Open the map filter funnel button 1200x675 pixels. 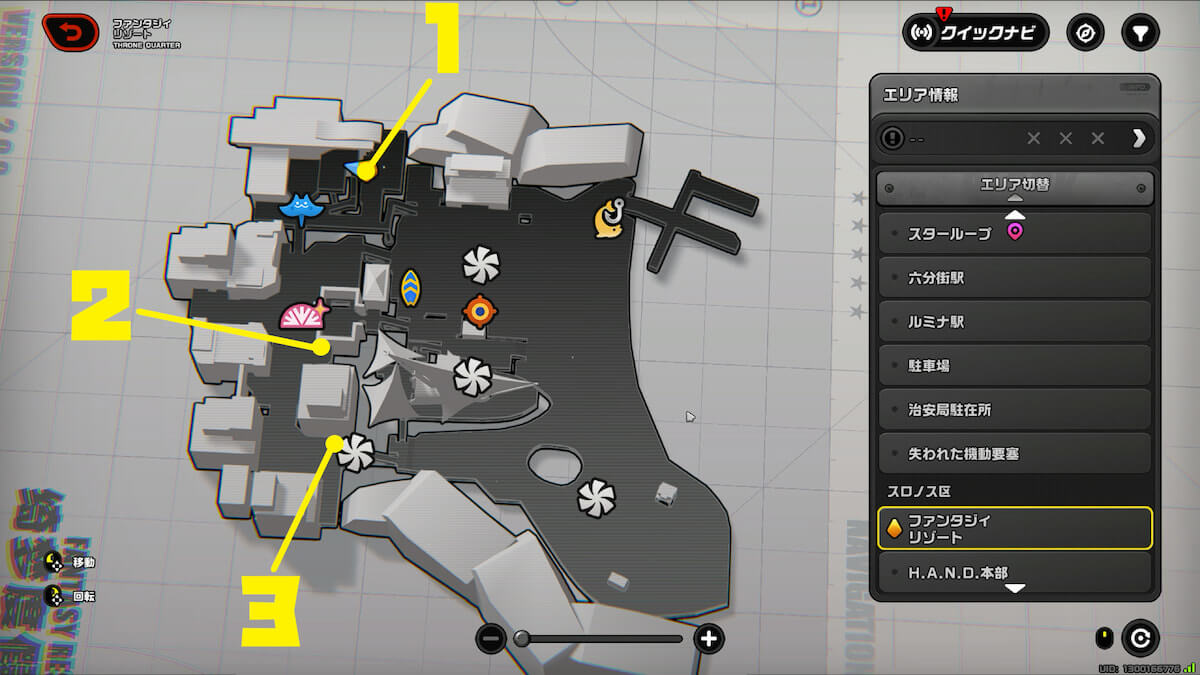click(x=1140, y=32)
